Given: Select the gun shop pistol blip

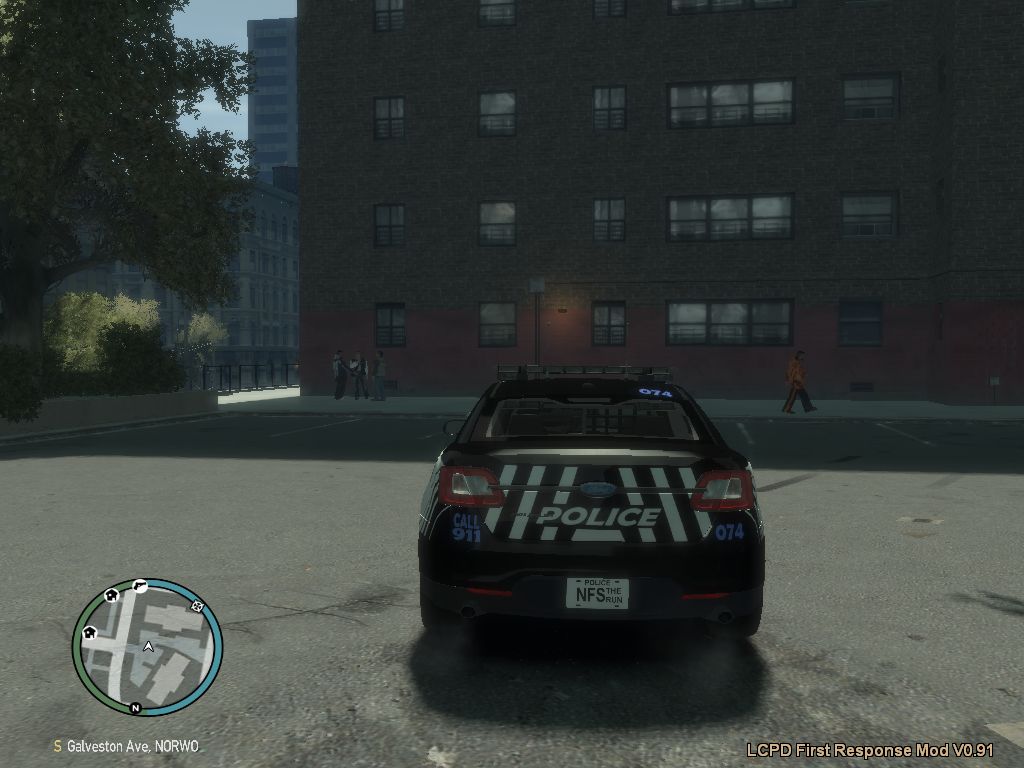Looking at the screenshot, I should tap(140, 585).
